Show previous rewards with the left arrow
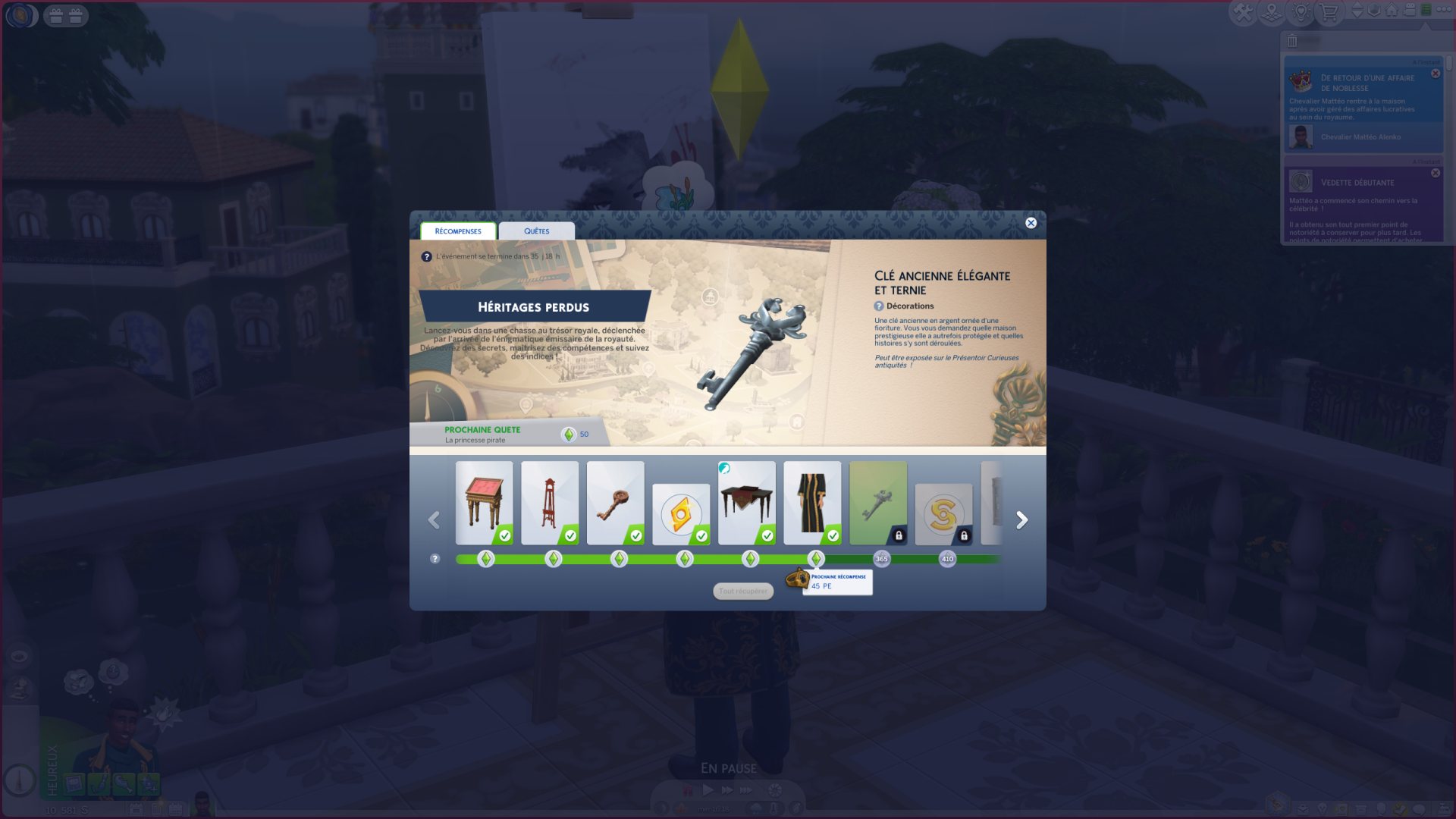 click(x=434, y=520)
